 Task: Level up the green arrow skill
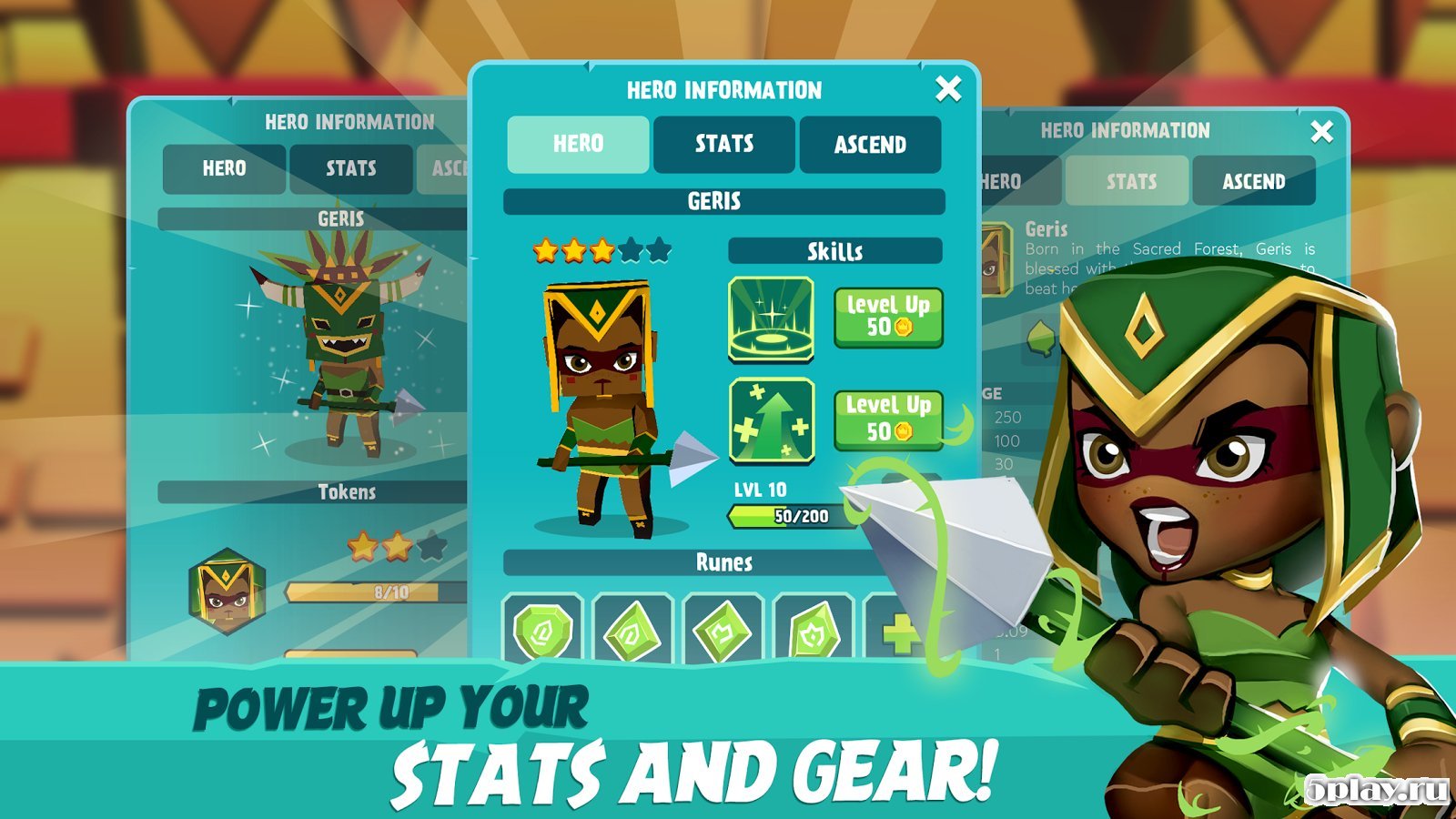point(888,419)
